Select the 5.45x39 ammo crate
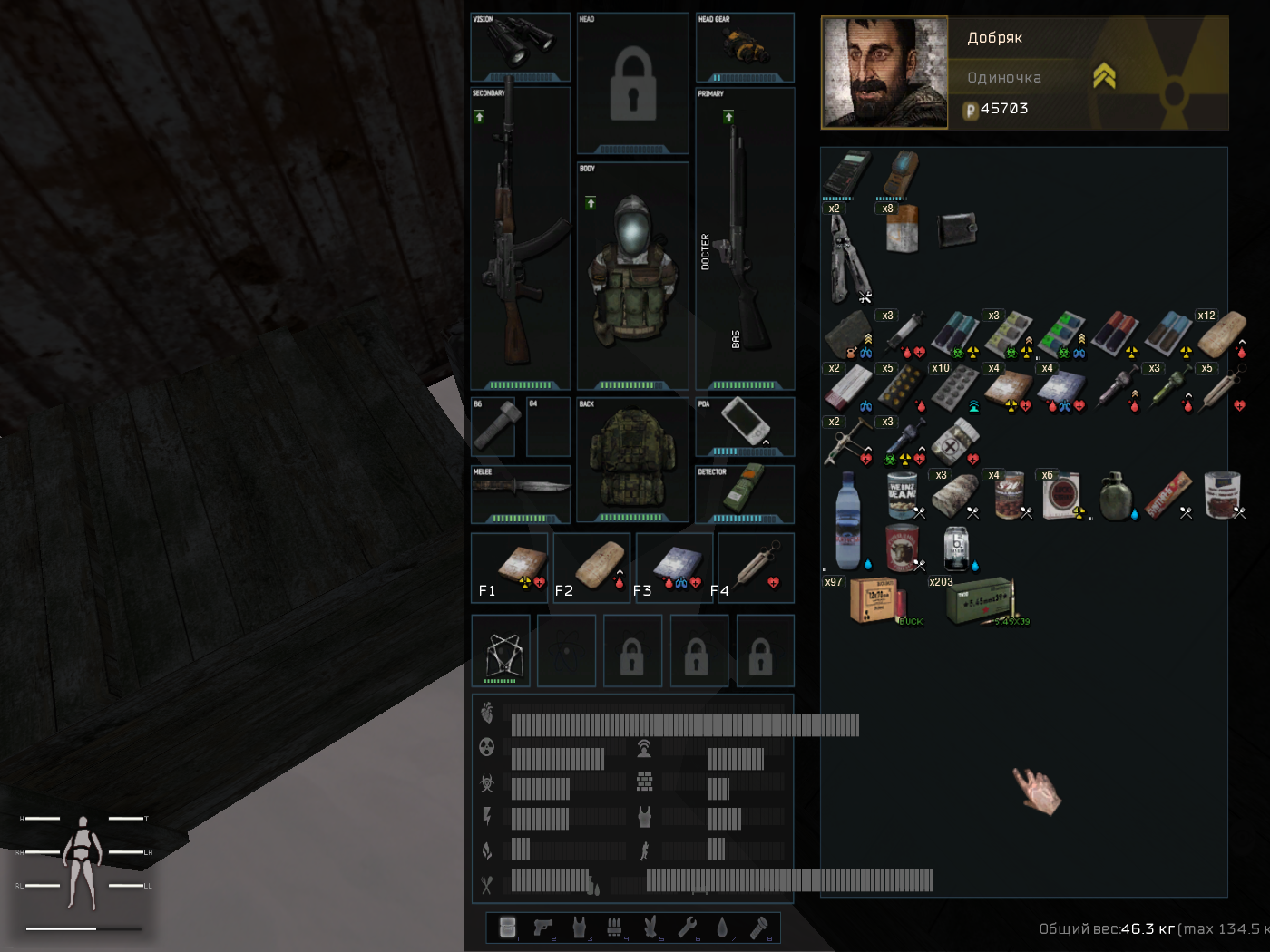 point(980,599)
